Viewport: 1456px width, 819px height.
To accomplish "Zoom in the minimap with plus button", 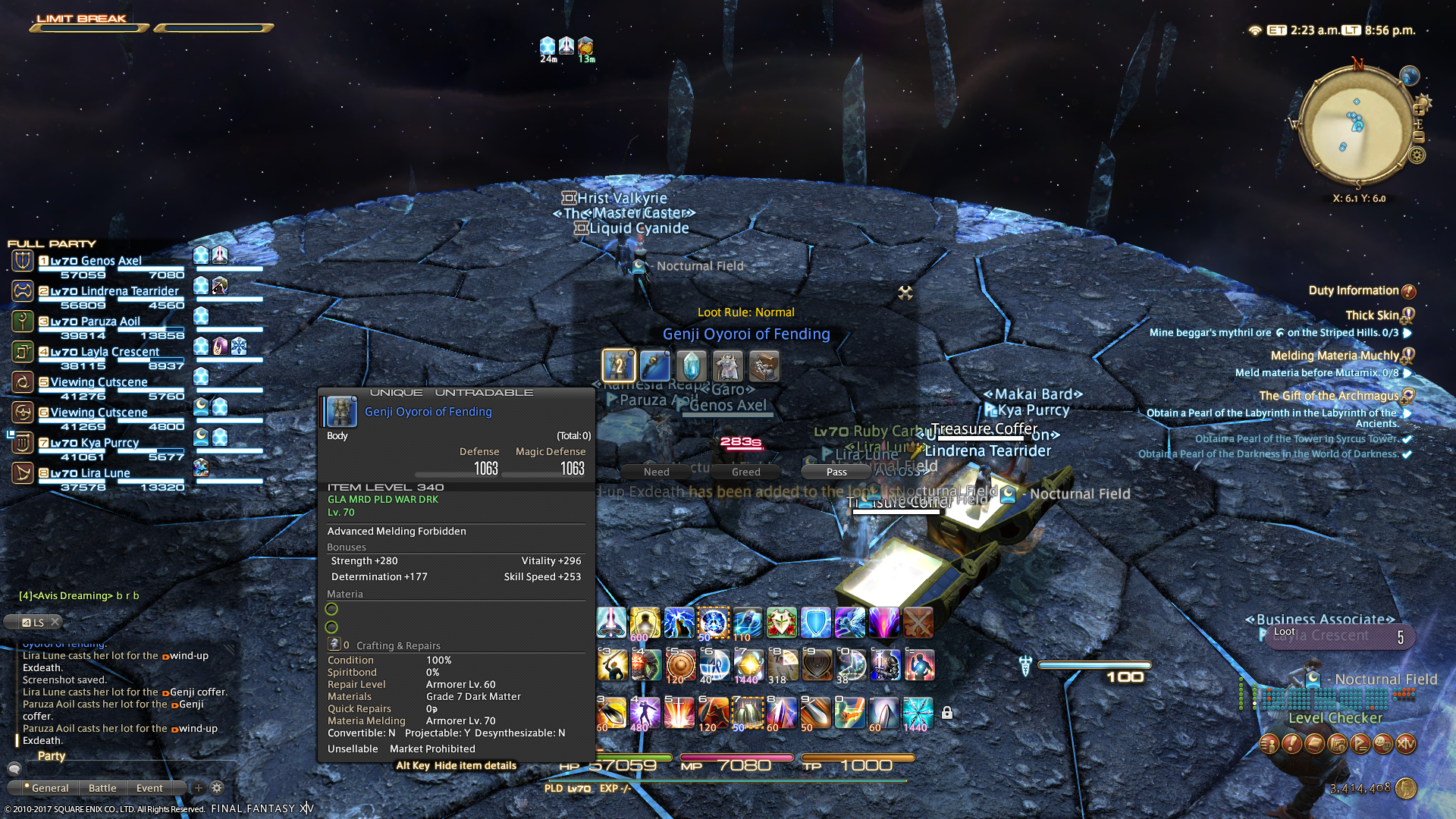I will tap(1419, 110).
